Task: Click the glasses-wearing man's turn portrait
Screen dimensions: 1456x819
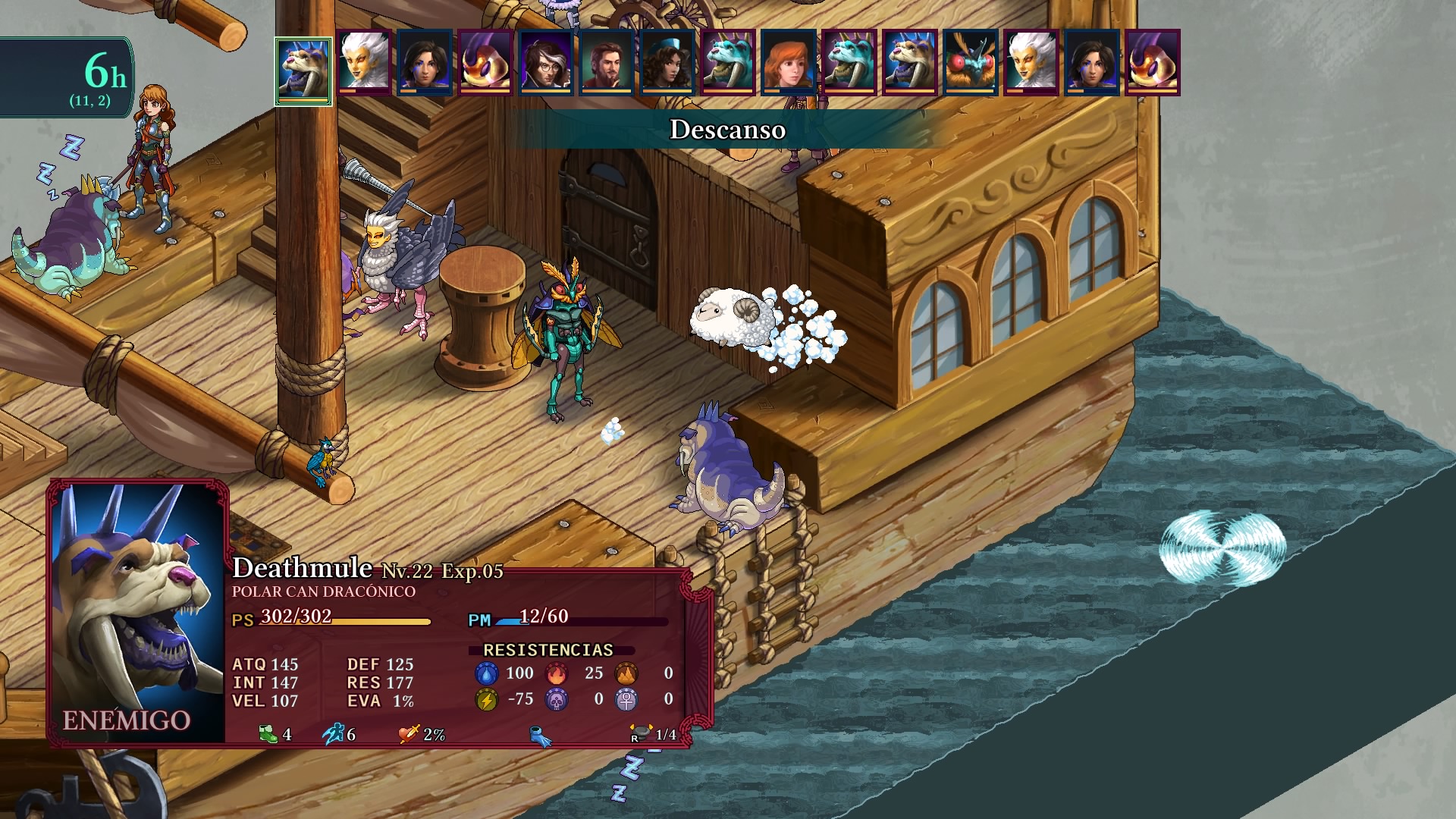Action: pyautogui.click(x=546, y=62)
